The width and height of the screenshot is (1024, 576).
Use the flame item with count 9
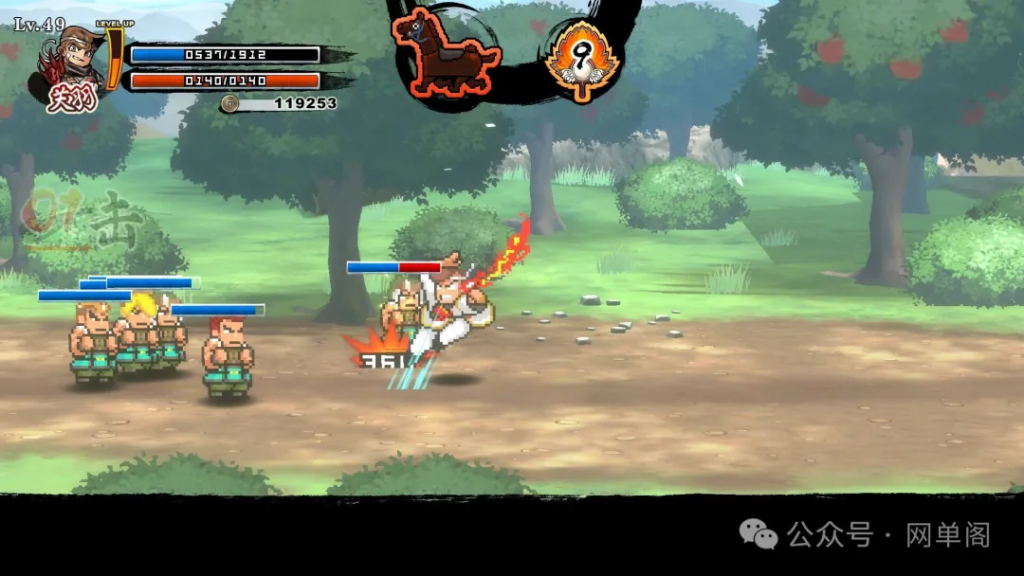point(579,58)
